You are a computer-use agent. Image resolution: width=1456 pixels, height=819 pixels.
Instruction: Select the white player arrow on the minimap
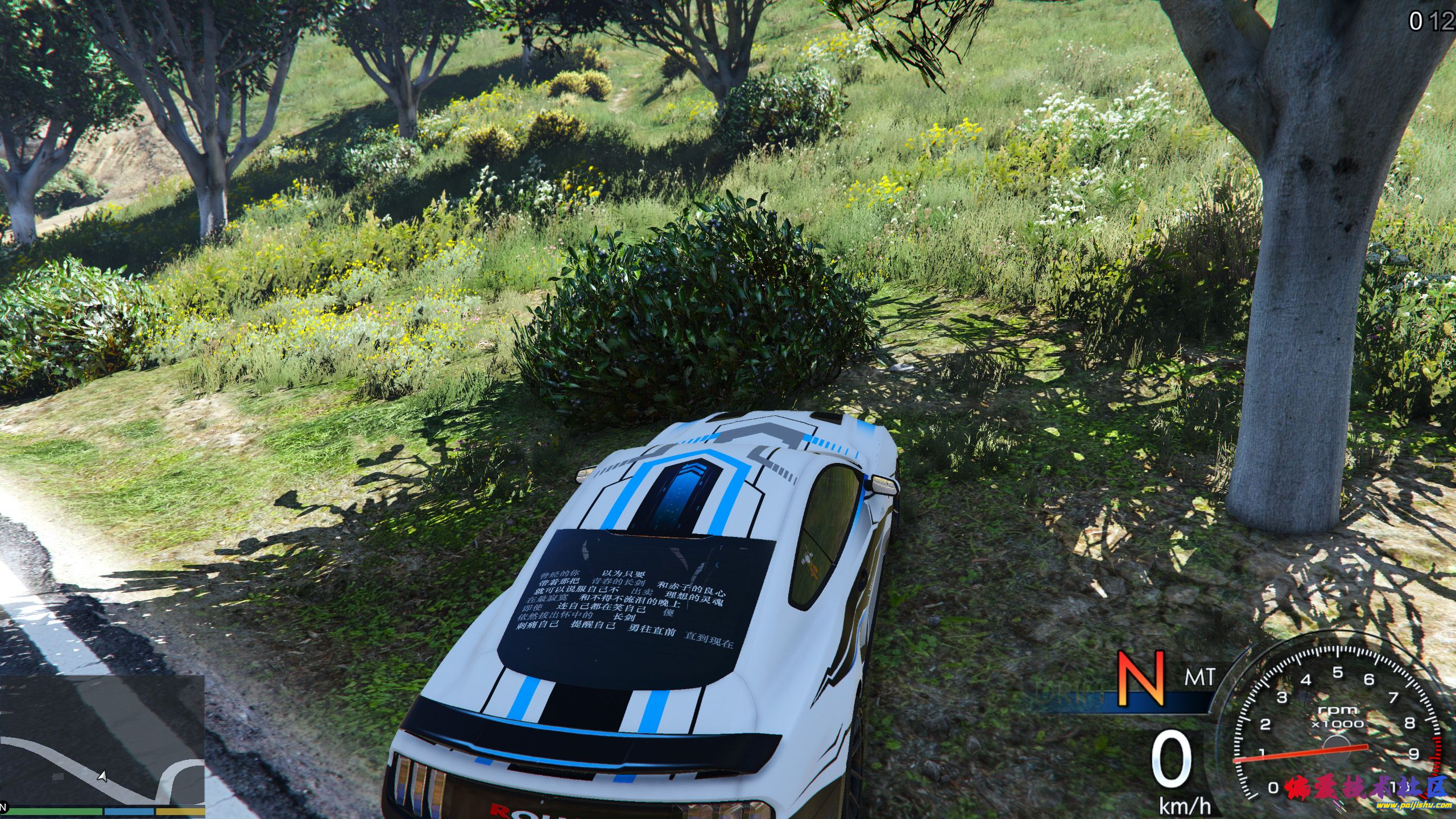tap(102, 775)
